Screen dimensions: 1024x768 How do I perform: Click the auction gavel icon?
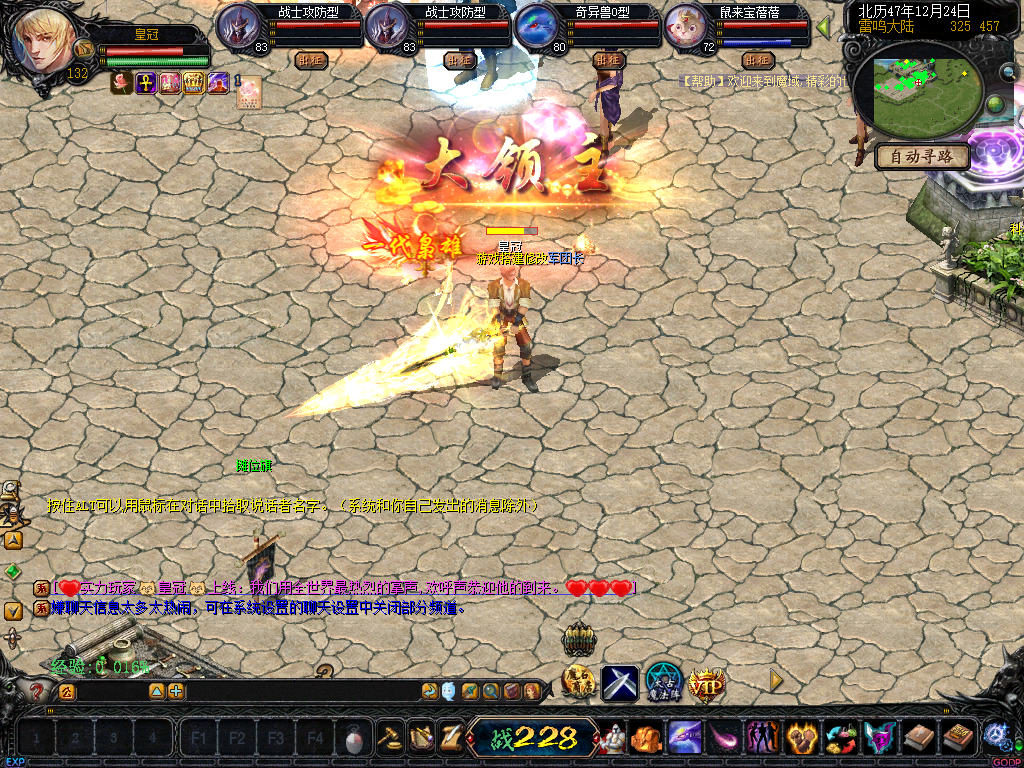tap(389, 738)
